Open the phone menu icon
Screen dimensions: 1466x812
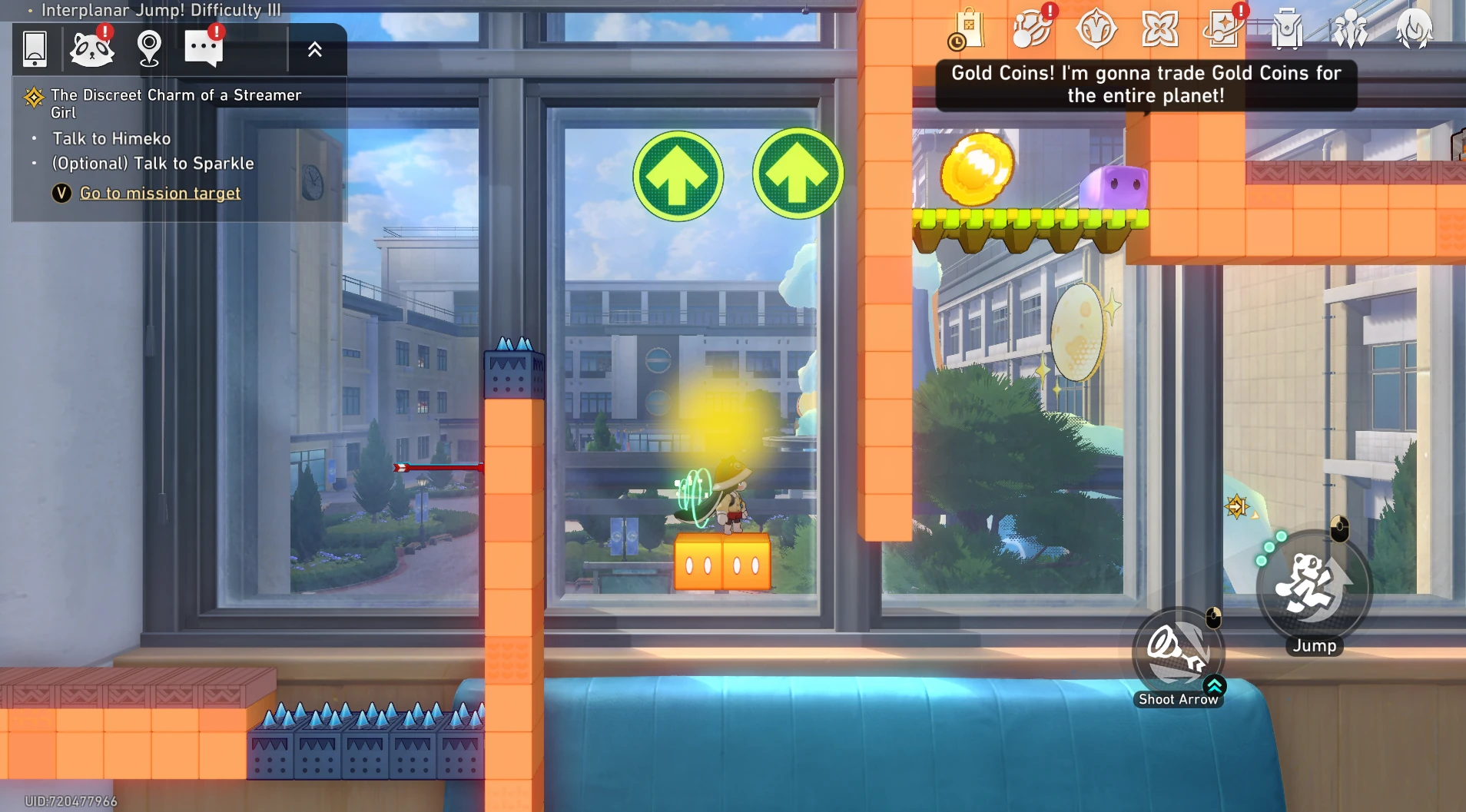pyautogui.click(x=35, y=49)
